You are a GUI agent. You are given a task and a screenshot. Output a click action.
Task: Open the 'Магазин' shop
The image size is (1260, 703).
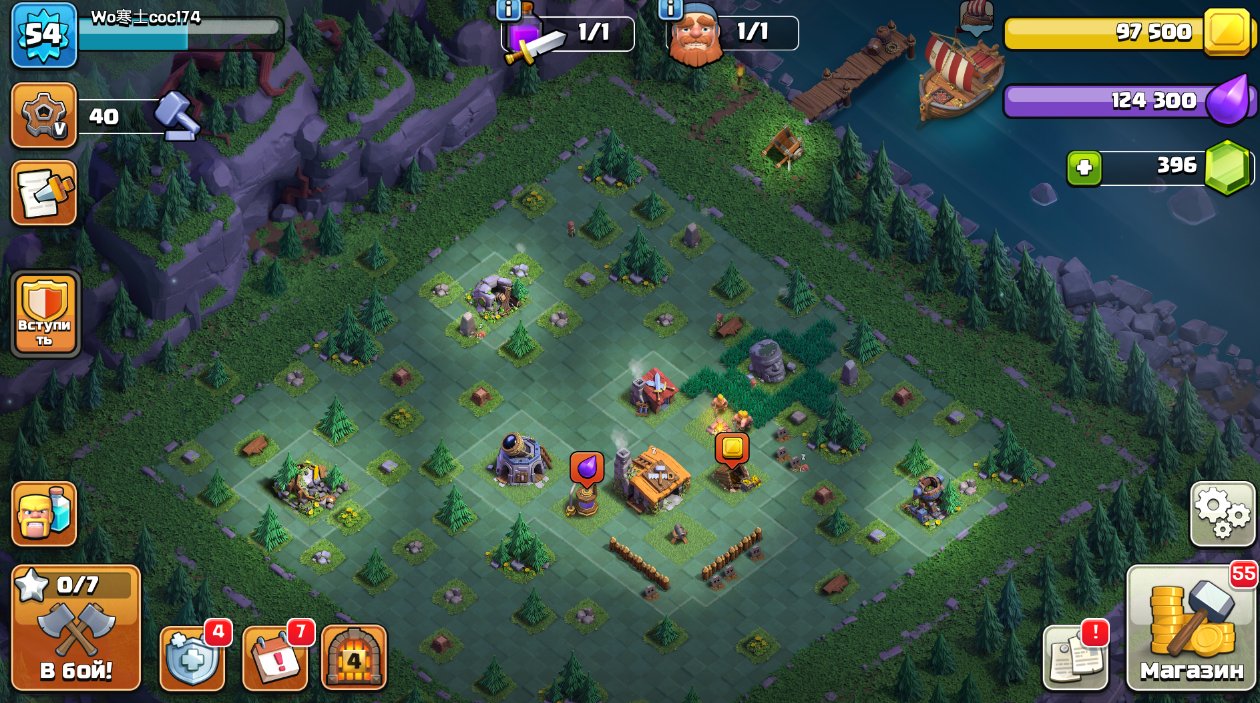(x=1191, y=628)
